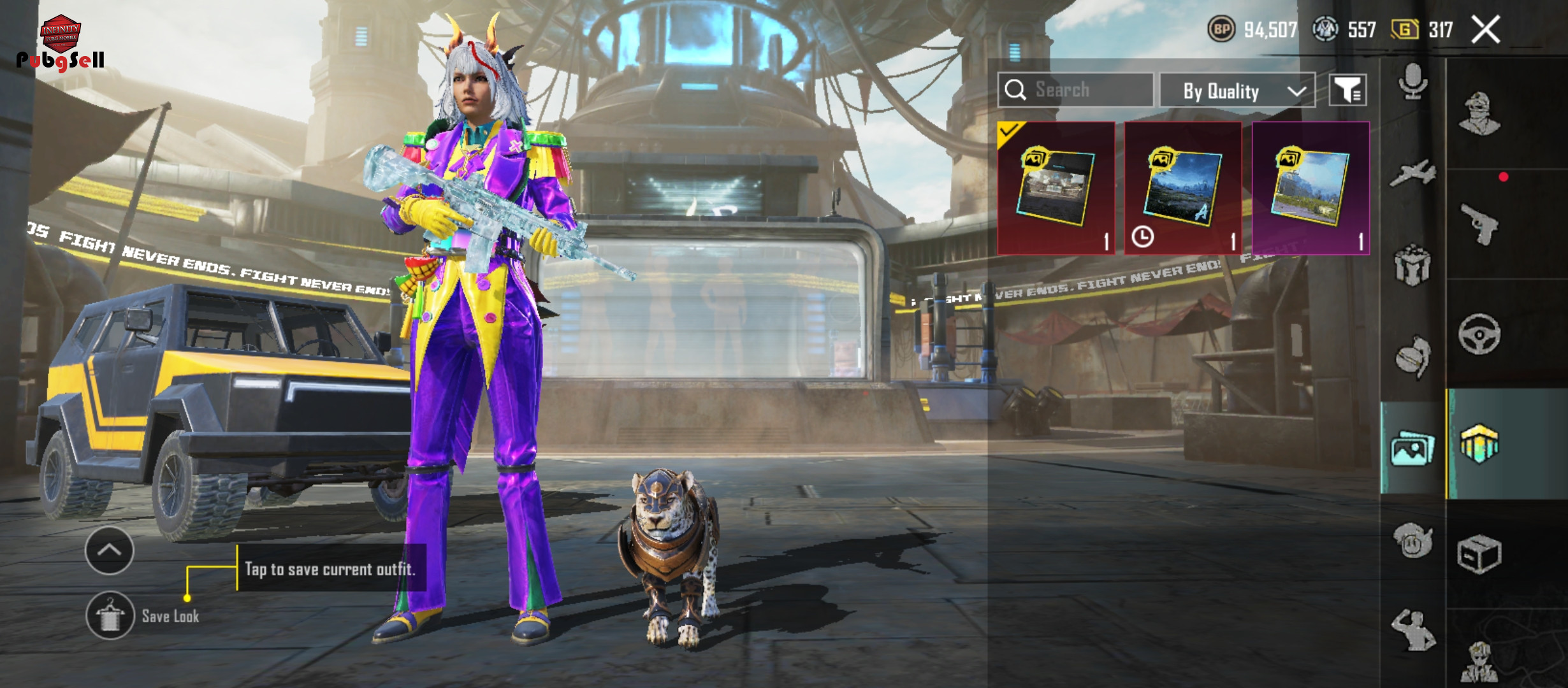Screen dimensions: 1568x688
Task: Switch to the steering wheel vehicles category
Action: pyautogui.click(x=1479, y=334)
